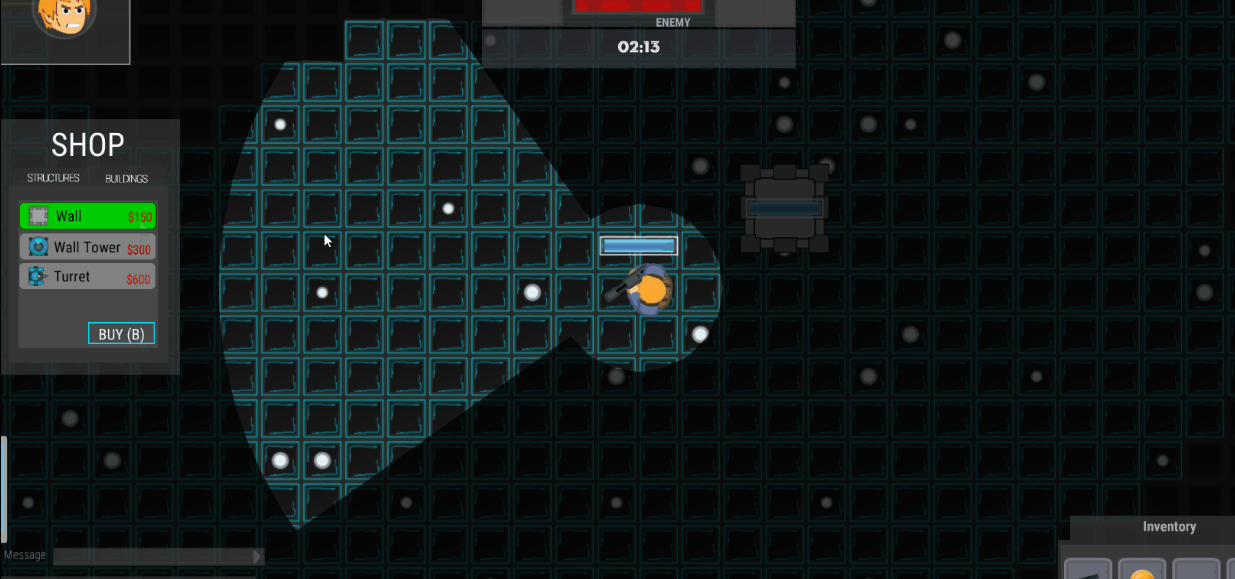Screen dimensions: 1235x579
Task: Select the Wall item in the shop
Action: [87, 216]
